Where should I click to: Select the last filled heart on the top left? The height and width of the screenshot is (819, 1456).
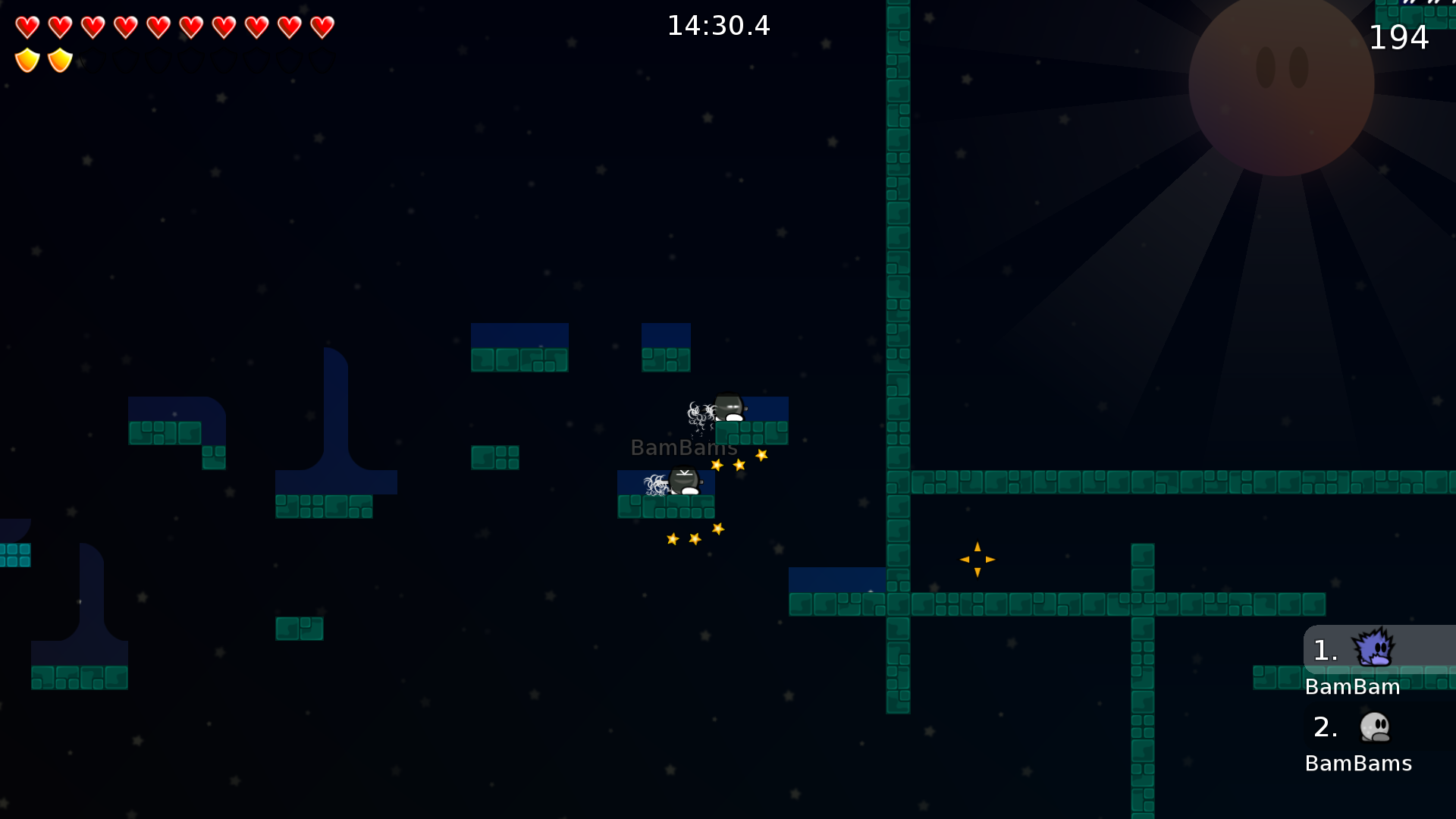point(322,27)
